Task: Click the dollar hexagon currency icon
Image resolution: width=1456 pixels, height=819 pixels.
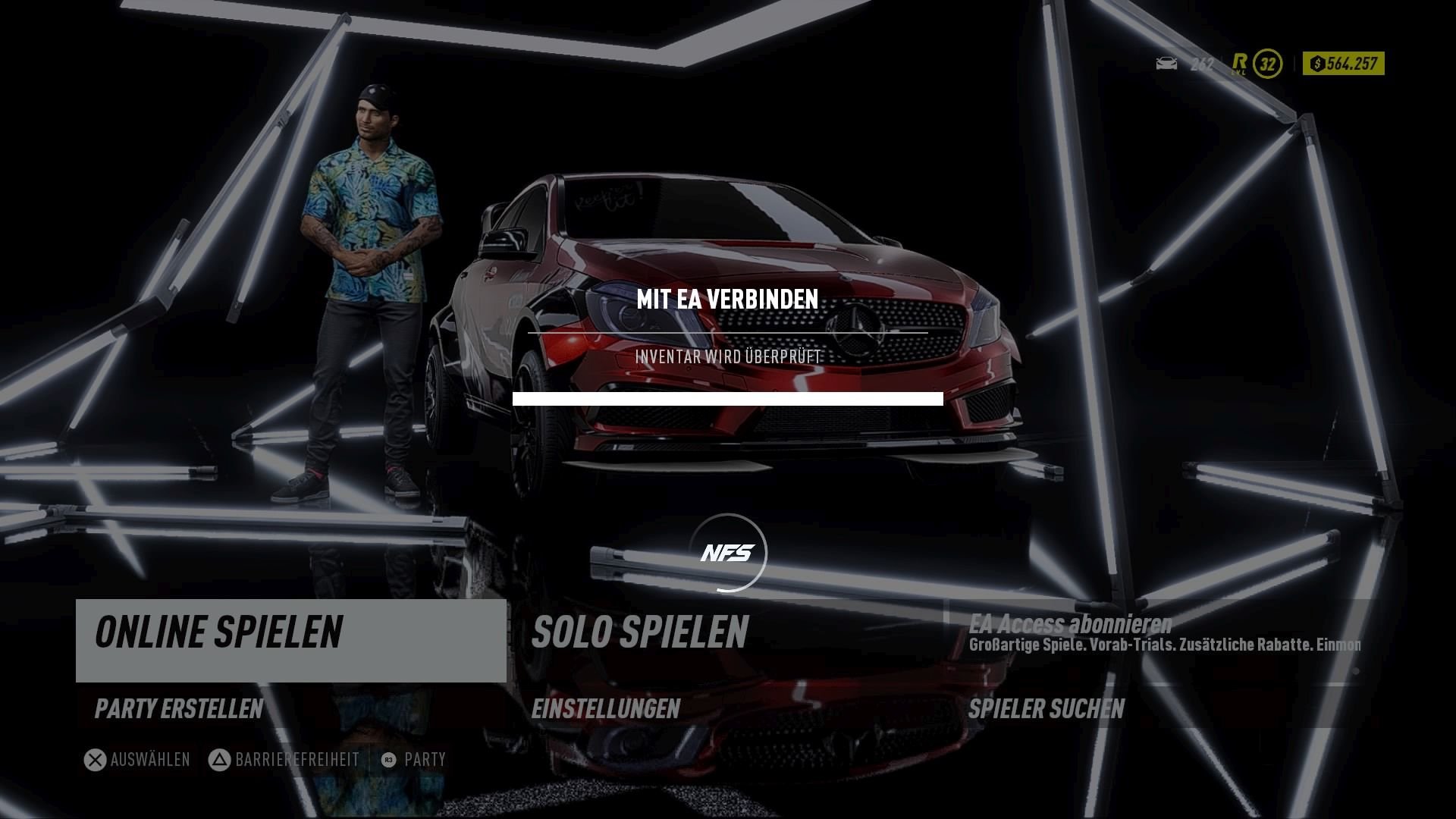Action: pyautogui.click(x=1317, y=64)
